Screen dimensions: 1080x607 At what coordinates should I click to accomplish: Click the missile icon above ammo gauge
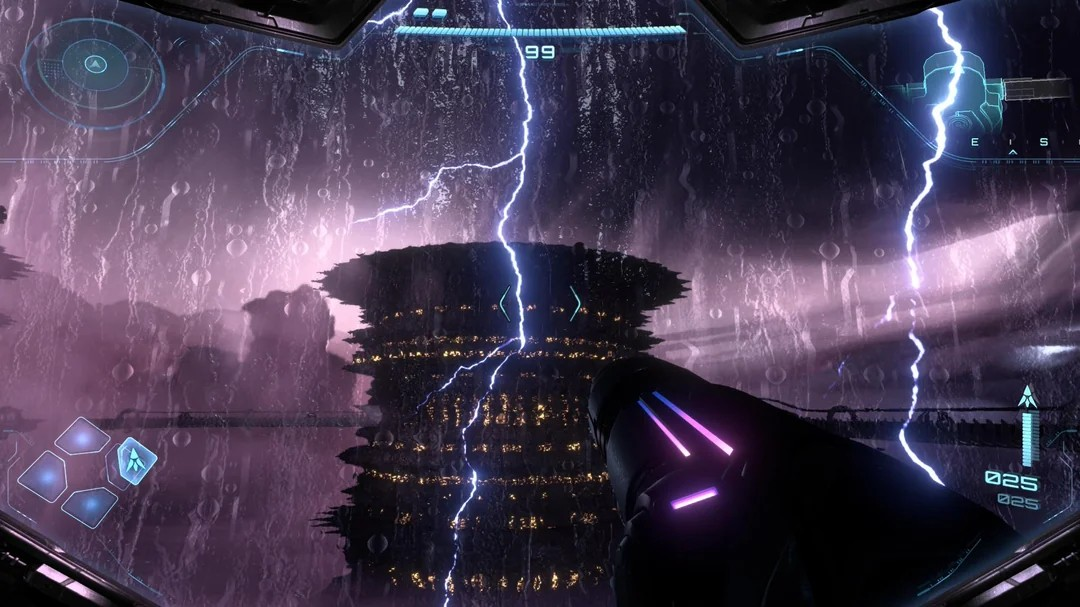pyautogui.click(x=1026, y=396)
